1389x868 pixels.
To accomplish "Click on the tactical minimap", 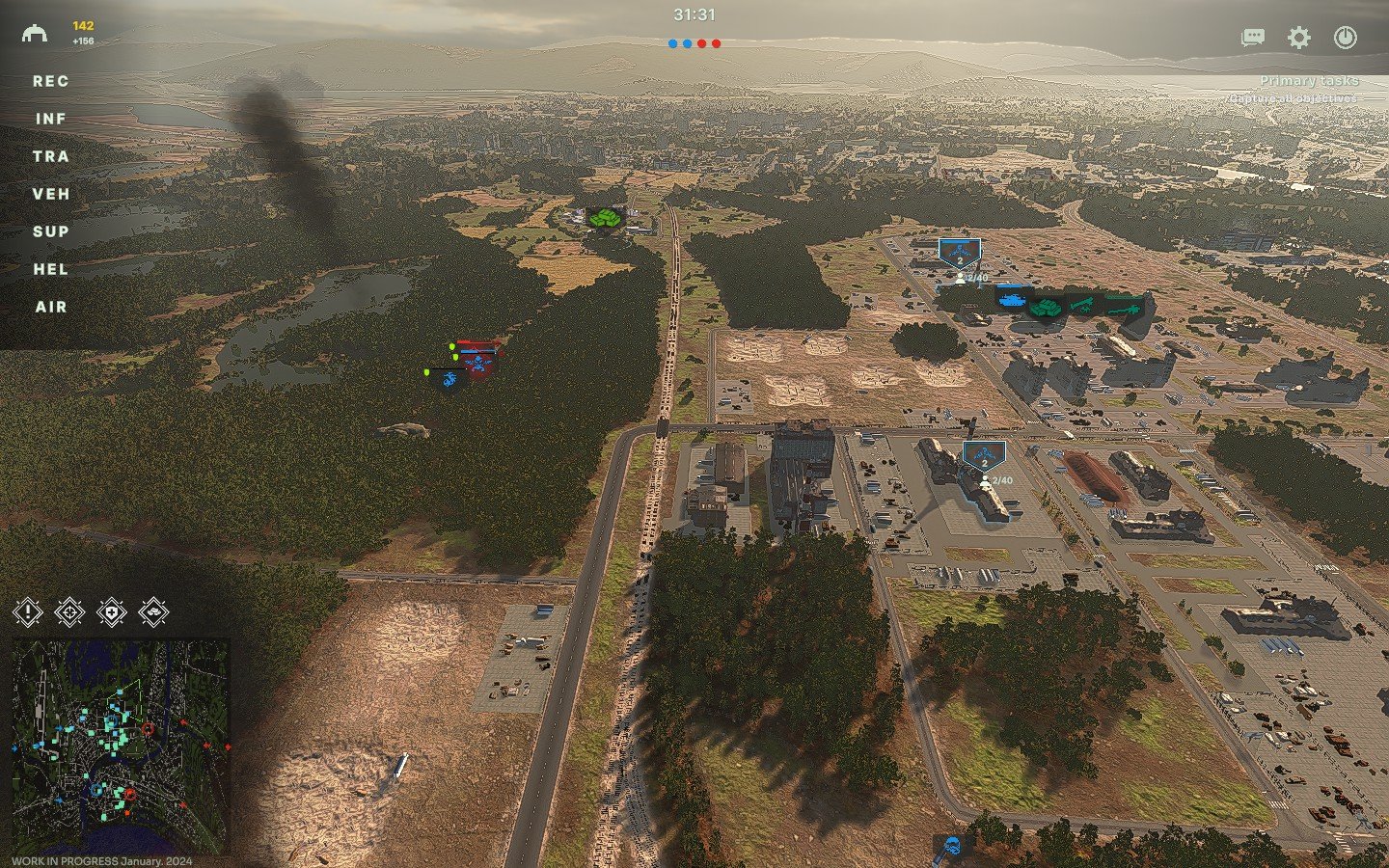I will coord(120,746).
